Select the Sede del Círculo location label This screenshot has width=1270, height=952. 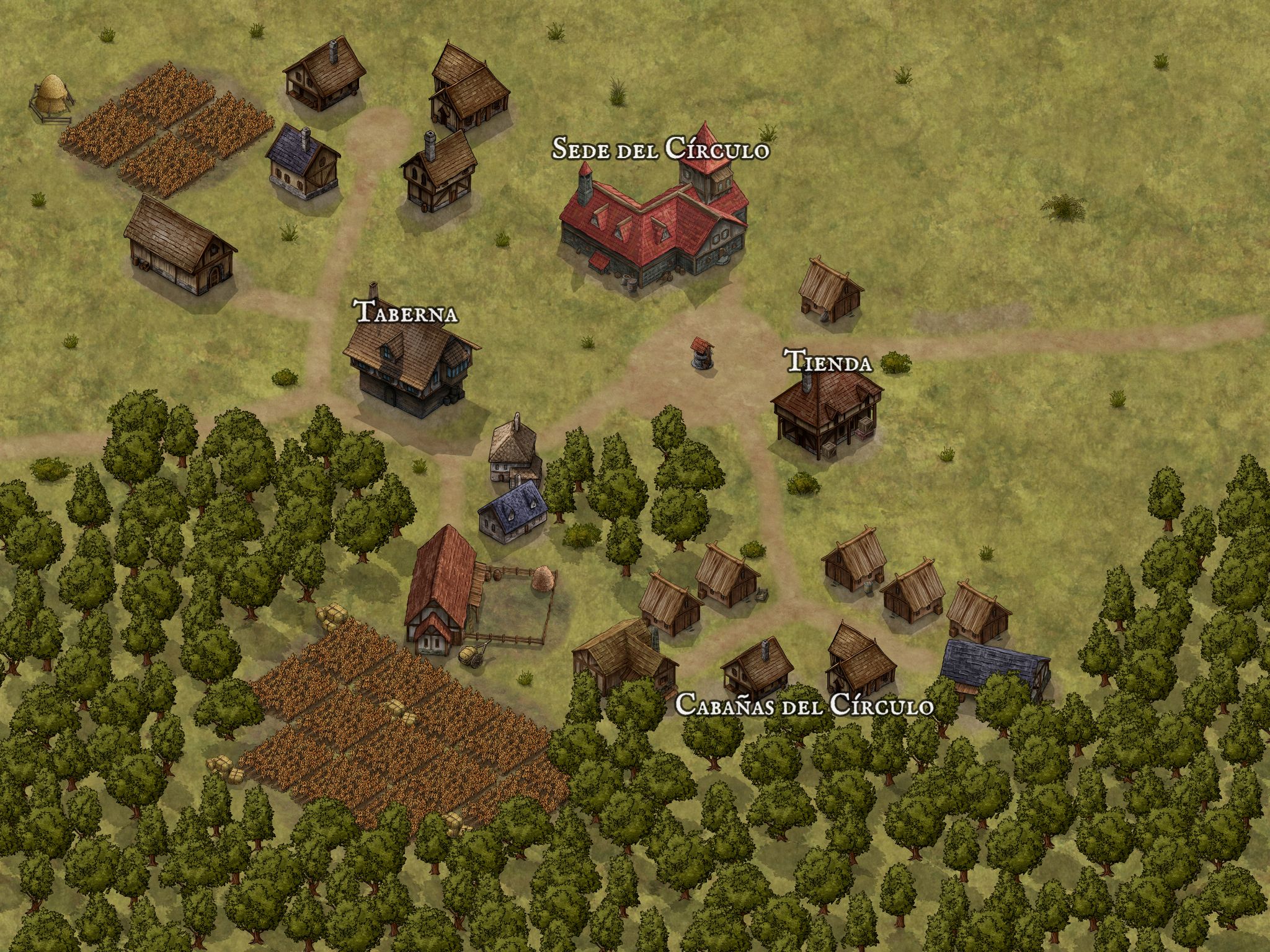click(660, 149)
